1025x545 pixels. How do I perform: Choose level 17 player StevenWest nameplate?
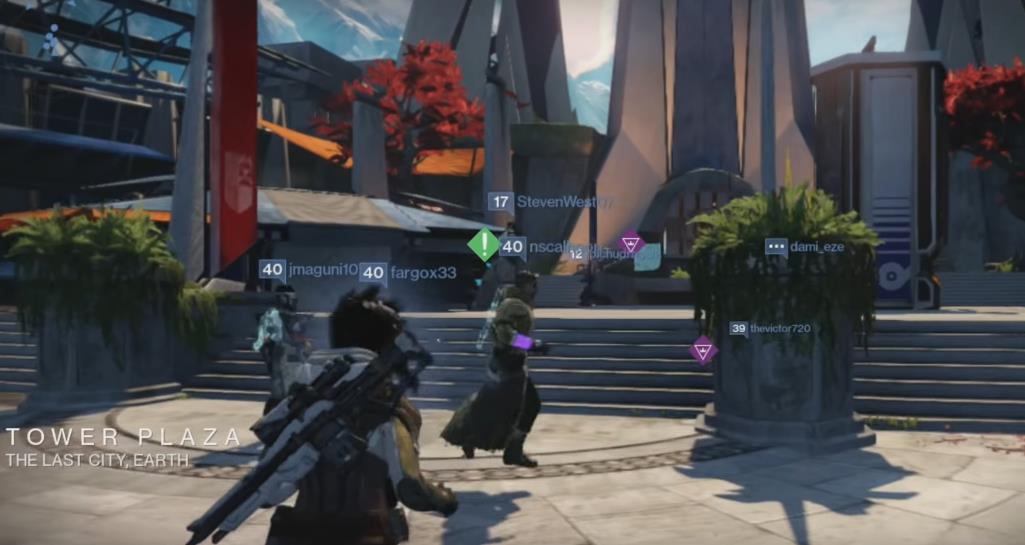click(550, 202)
